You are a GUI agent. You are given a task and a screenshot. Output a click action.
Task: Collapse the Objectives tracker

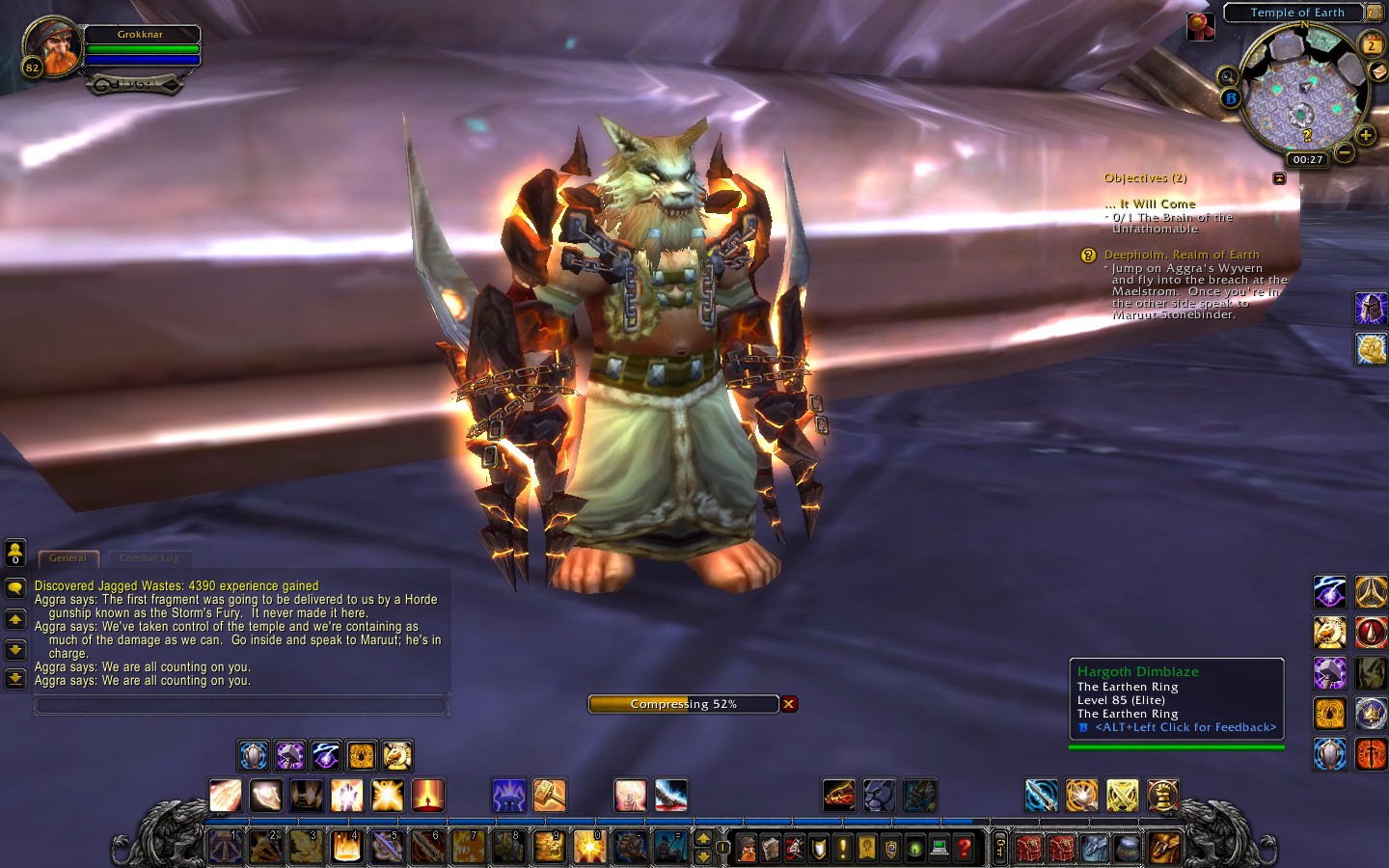coord(1279,178)
